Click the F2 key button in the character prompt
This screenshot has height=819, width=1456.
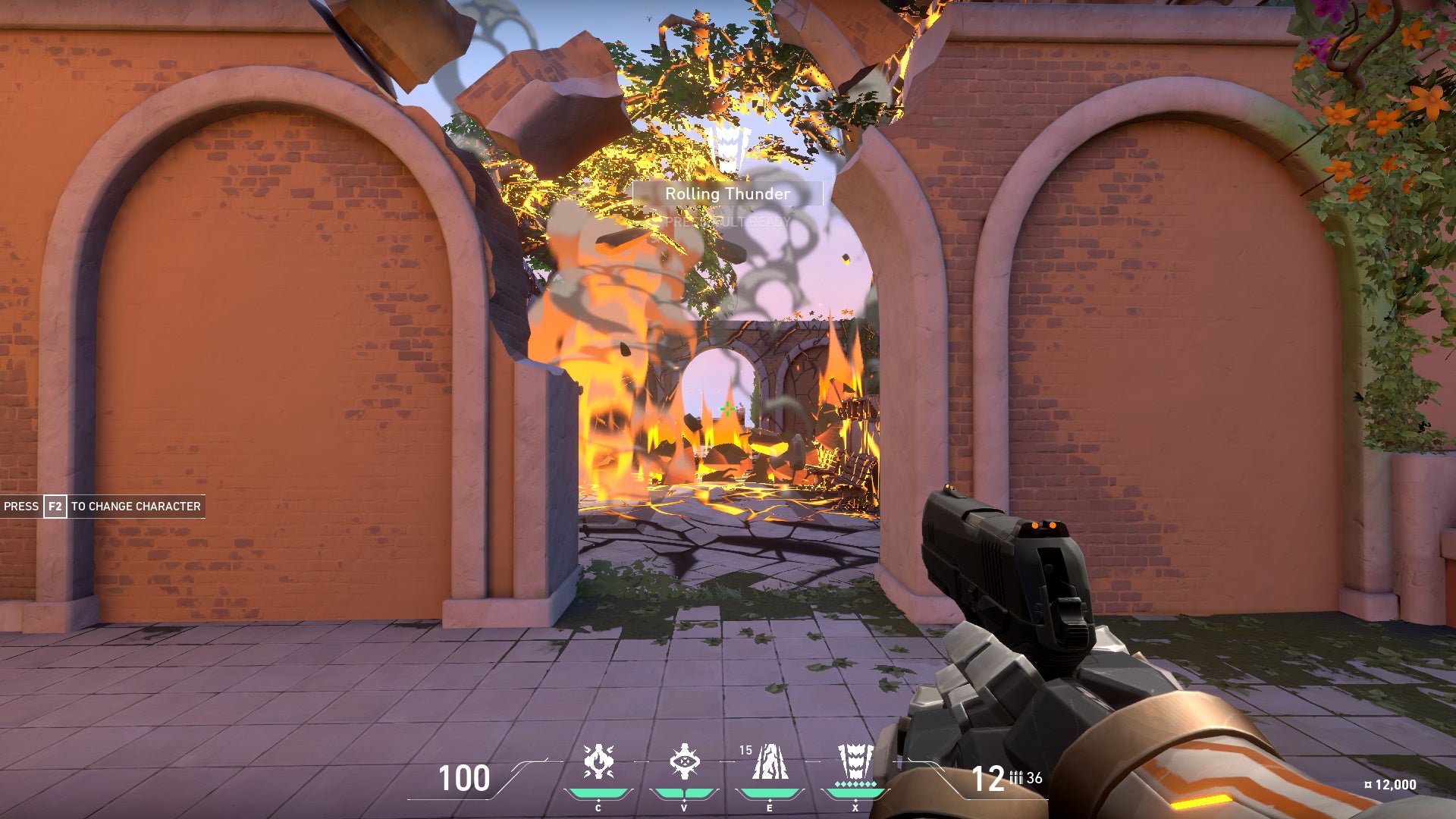[x=54, y=507]
